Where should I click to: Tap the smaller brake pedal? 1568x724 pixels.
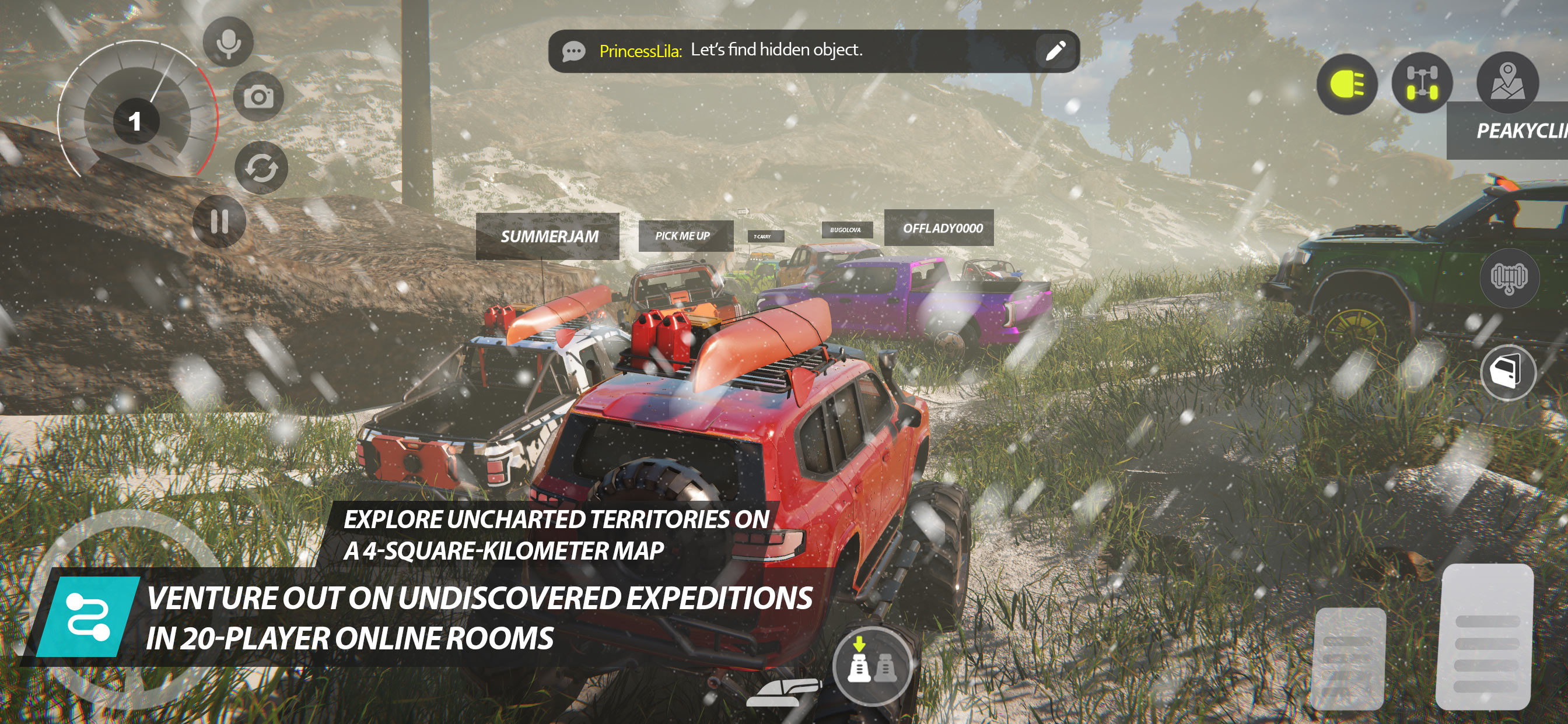coord(1350,657)
